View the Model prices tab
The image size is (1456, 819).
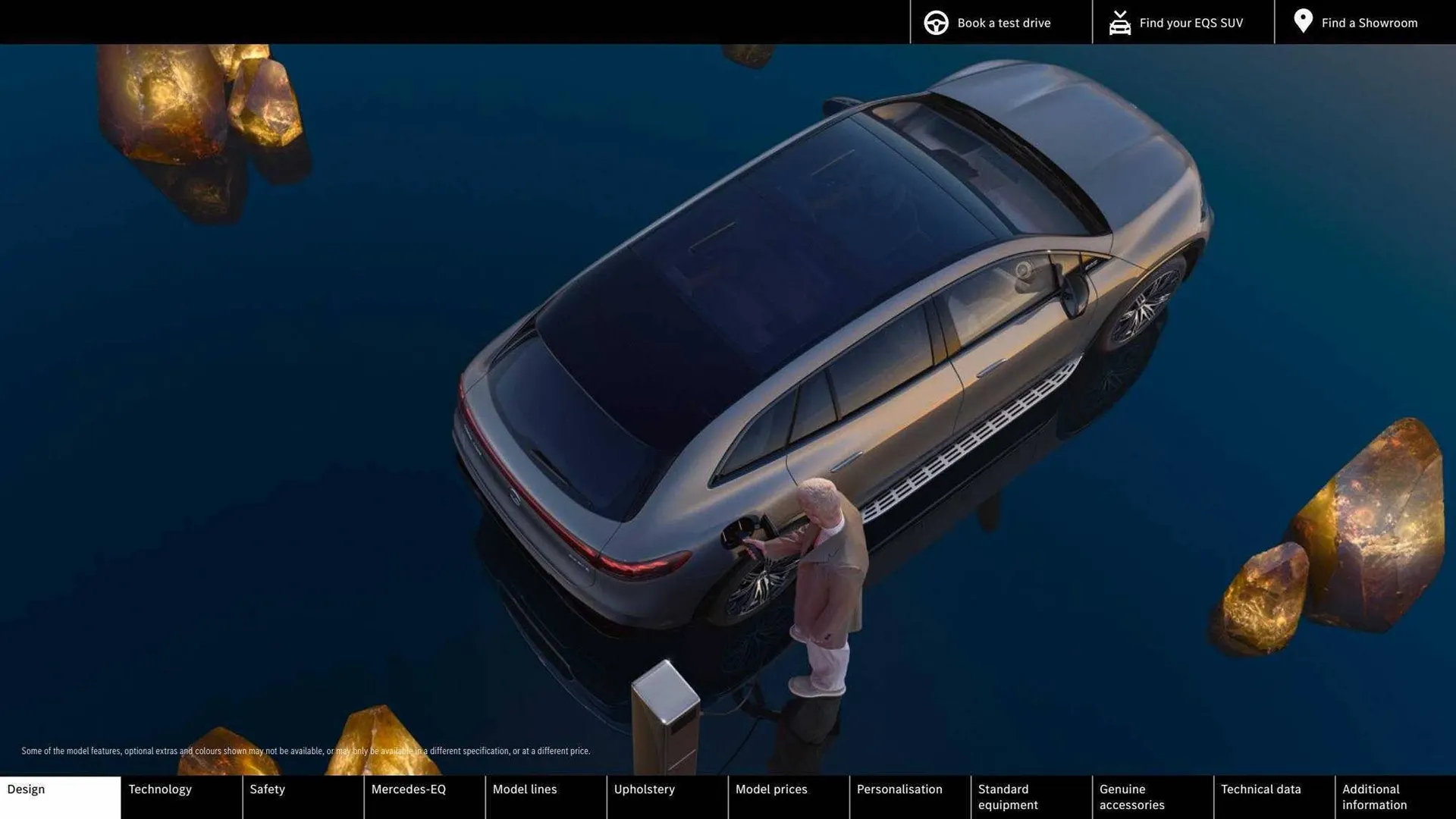[x=788, y=796]
